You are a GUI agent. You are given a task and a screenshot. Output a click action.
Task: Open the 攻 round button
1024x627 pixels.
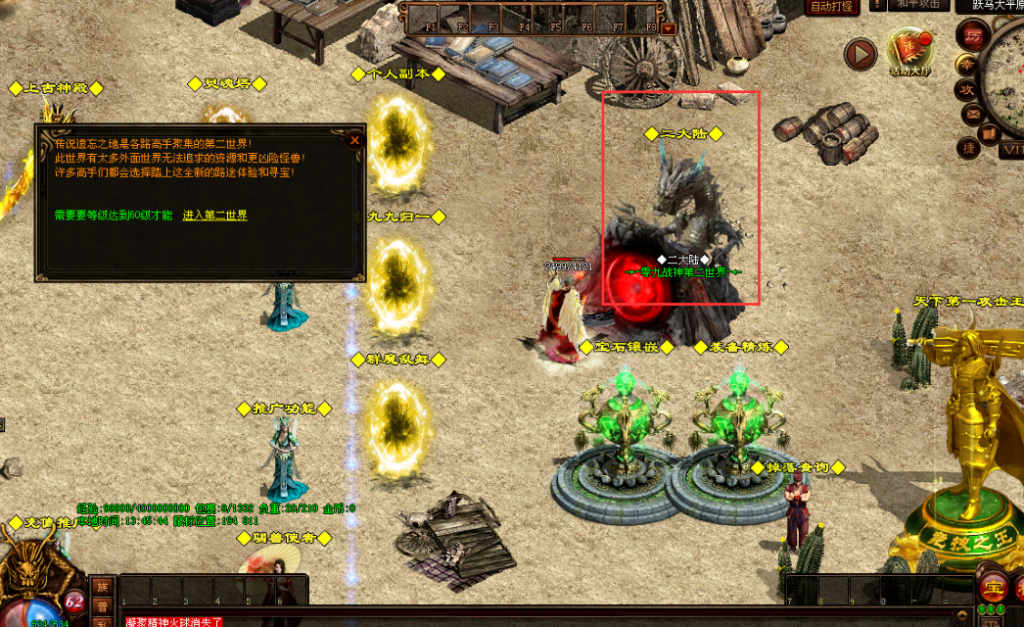968,89
